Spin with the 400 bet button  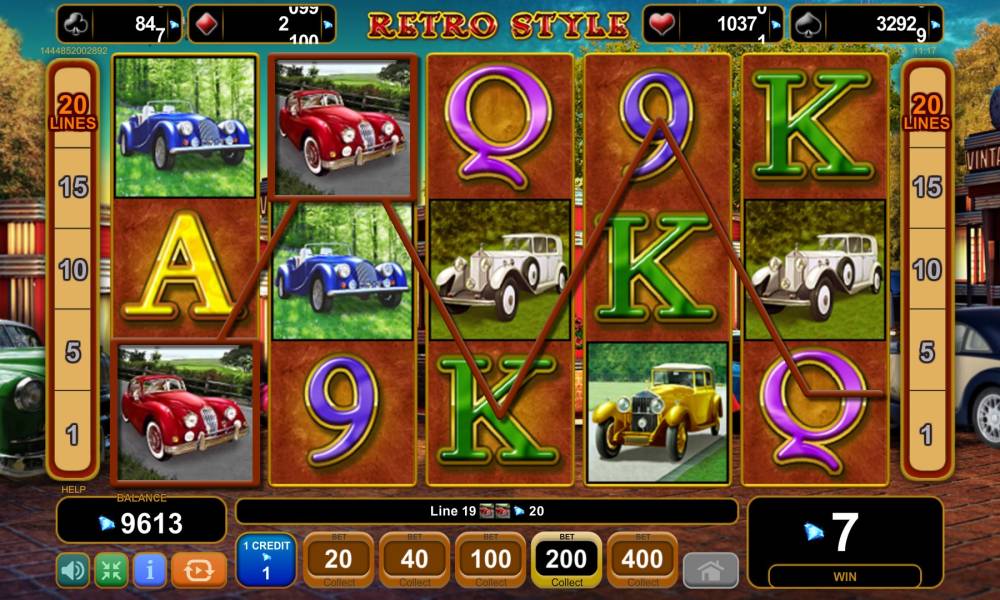click(642, 561)
